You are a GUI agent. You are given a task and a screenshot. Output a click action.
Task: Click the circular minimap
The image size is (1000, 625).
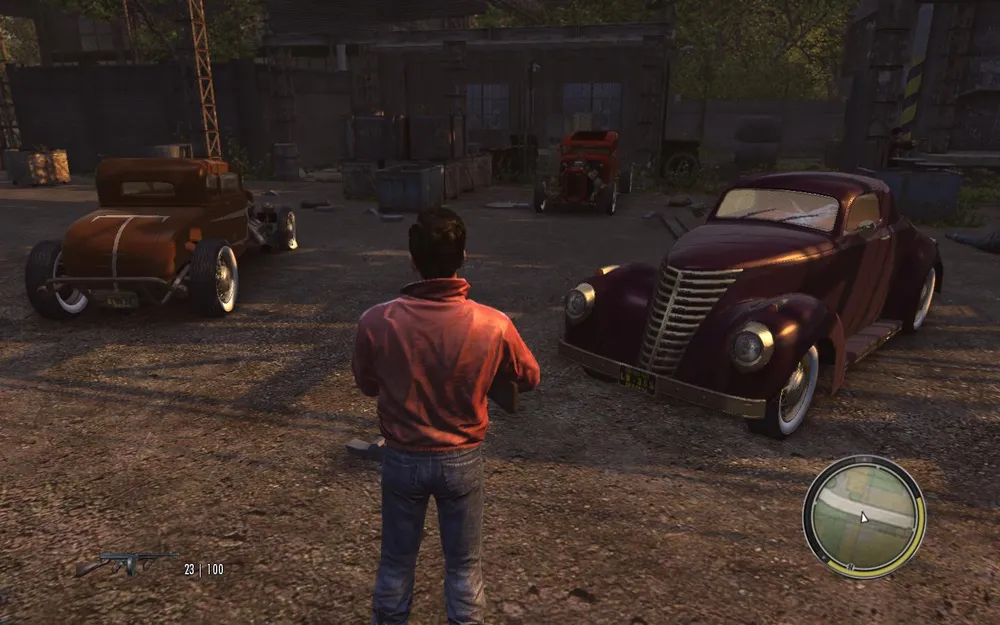coord(864,516)
